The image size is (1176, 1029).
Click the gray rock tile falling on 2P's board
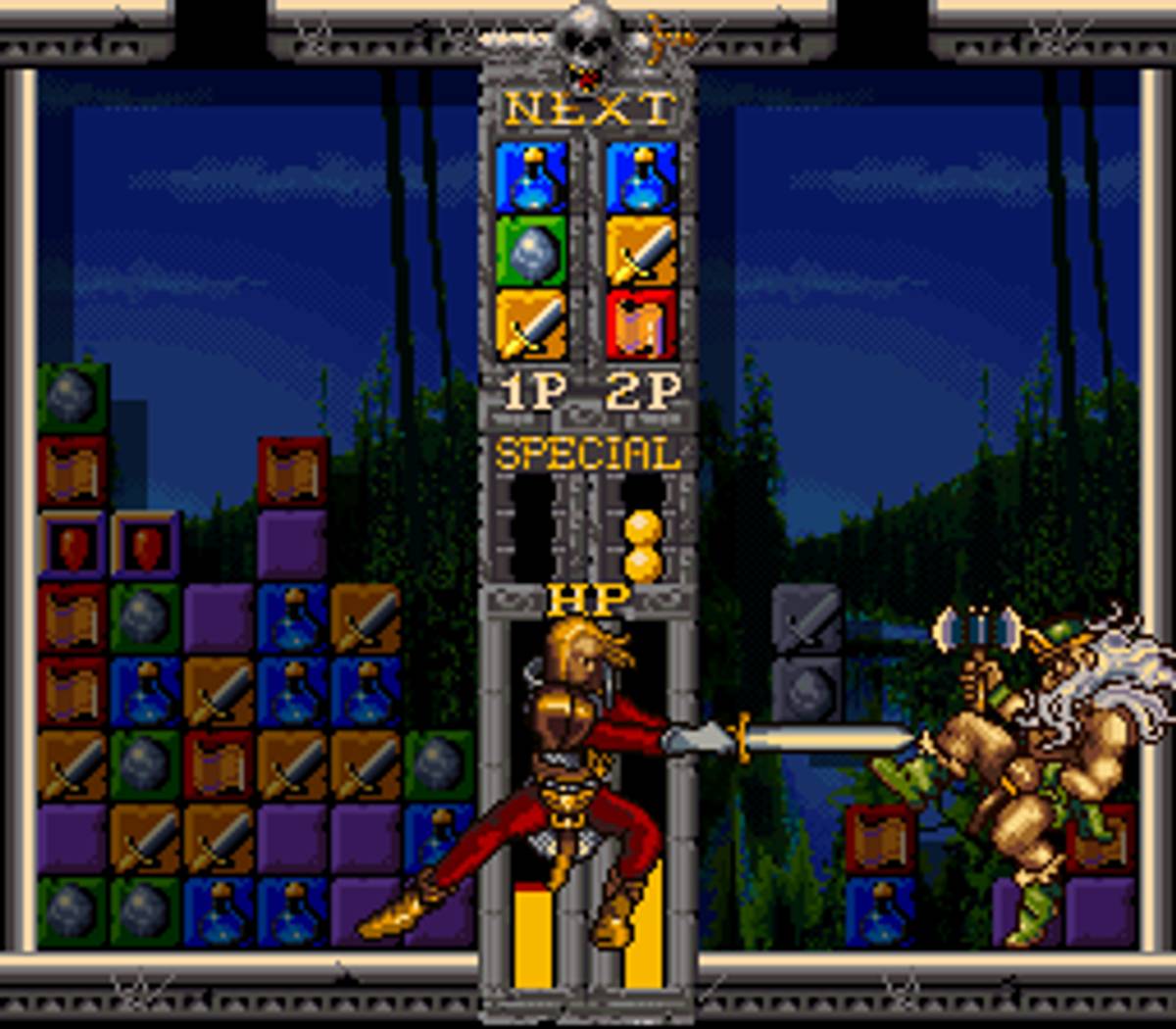pos(807,691)
